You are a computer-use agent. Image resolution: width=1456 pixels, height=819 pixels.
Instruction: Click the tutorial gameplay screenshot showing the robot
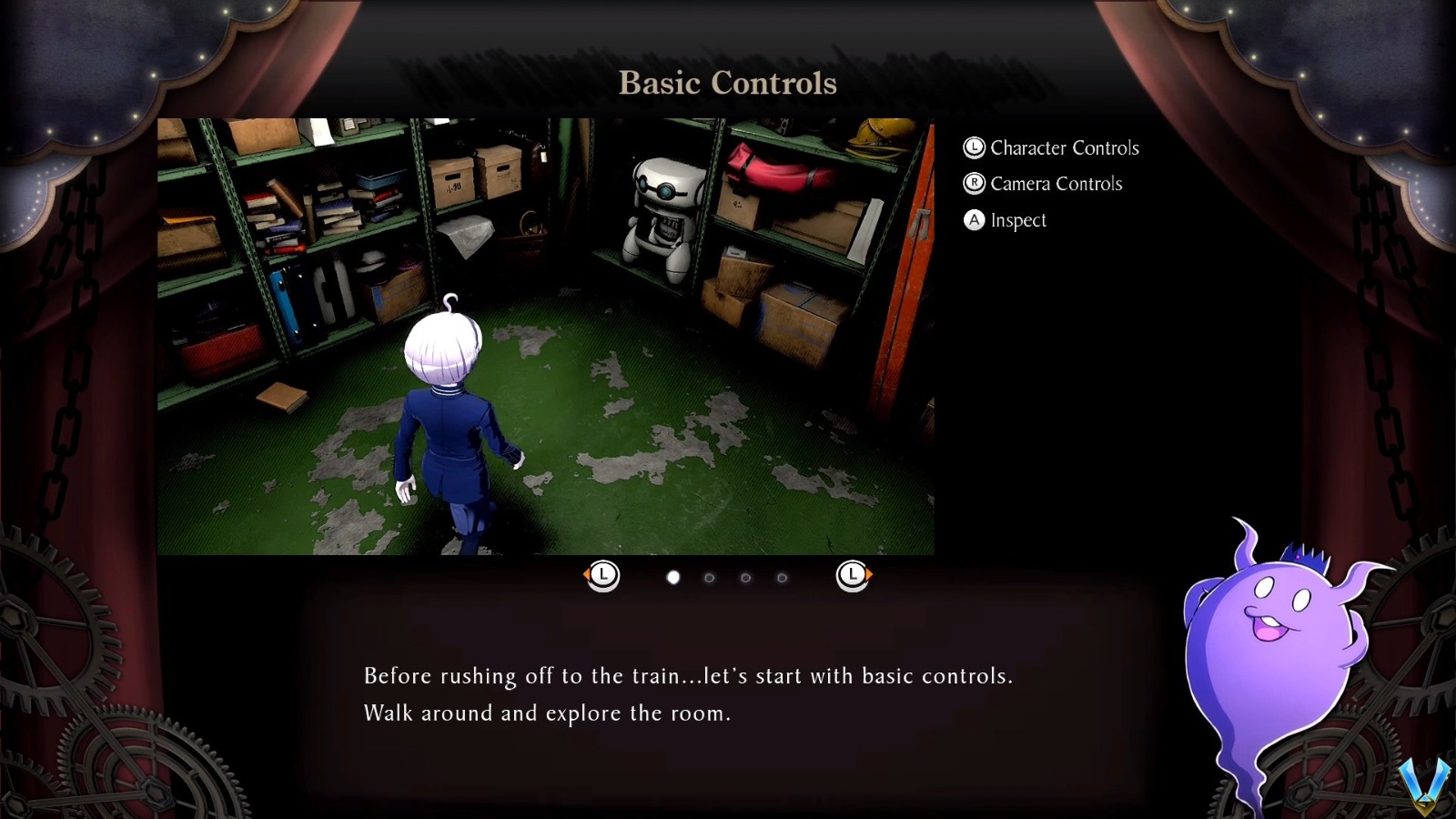point(546,337)
